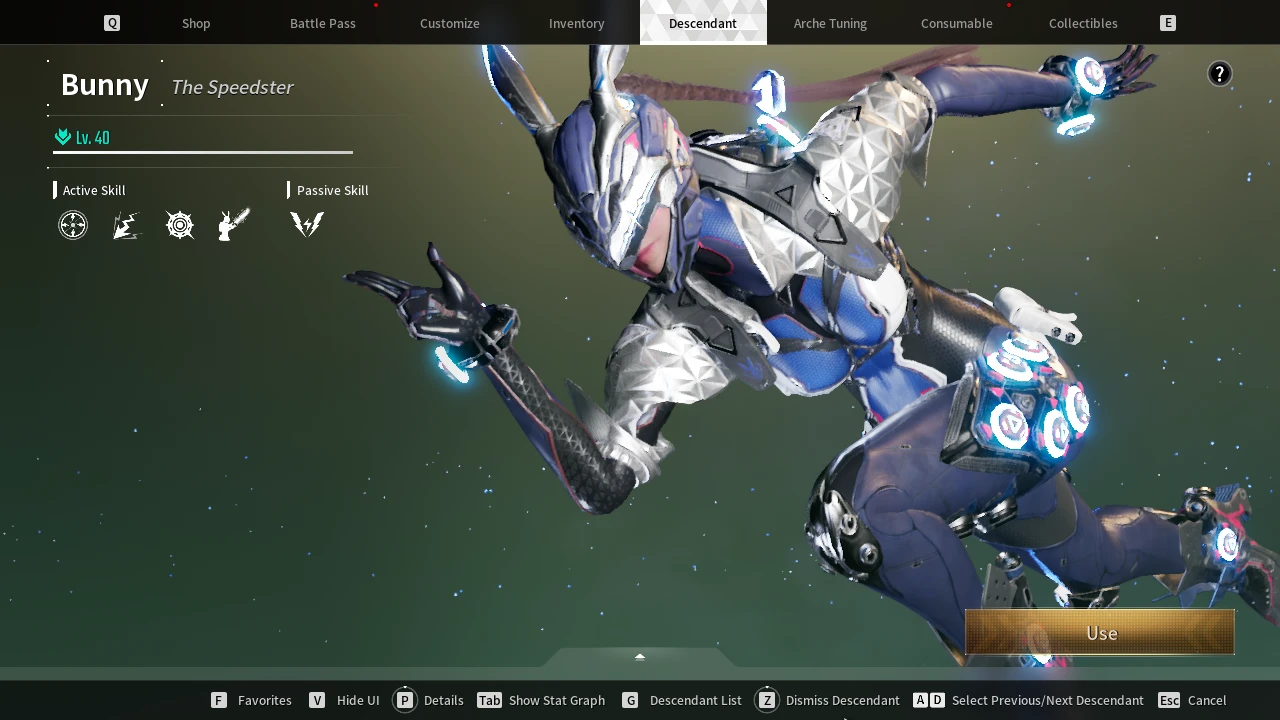The image size is (1280, 720).
Task: Go to the Customize tab
Action: pos(449,23)
